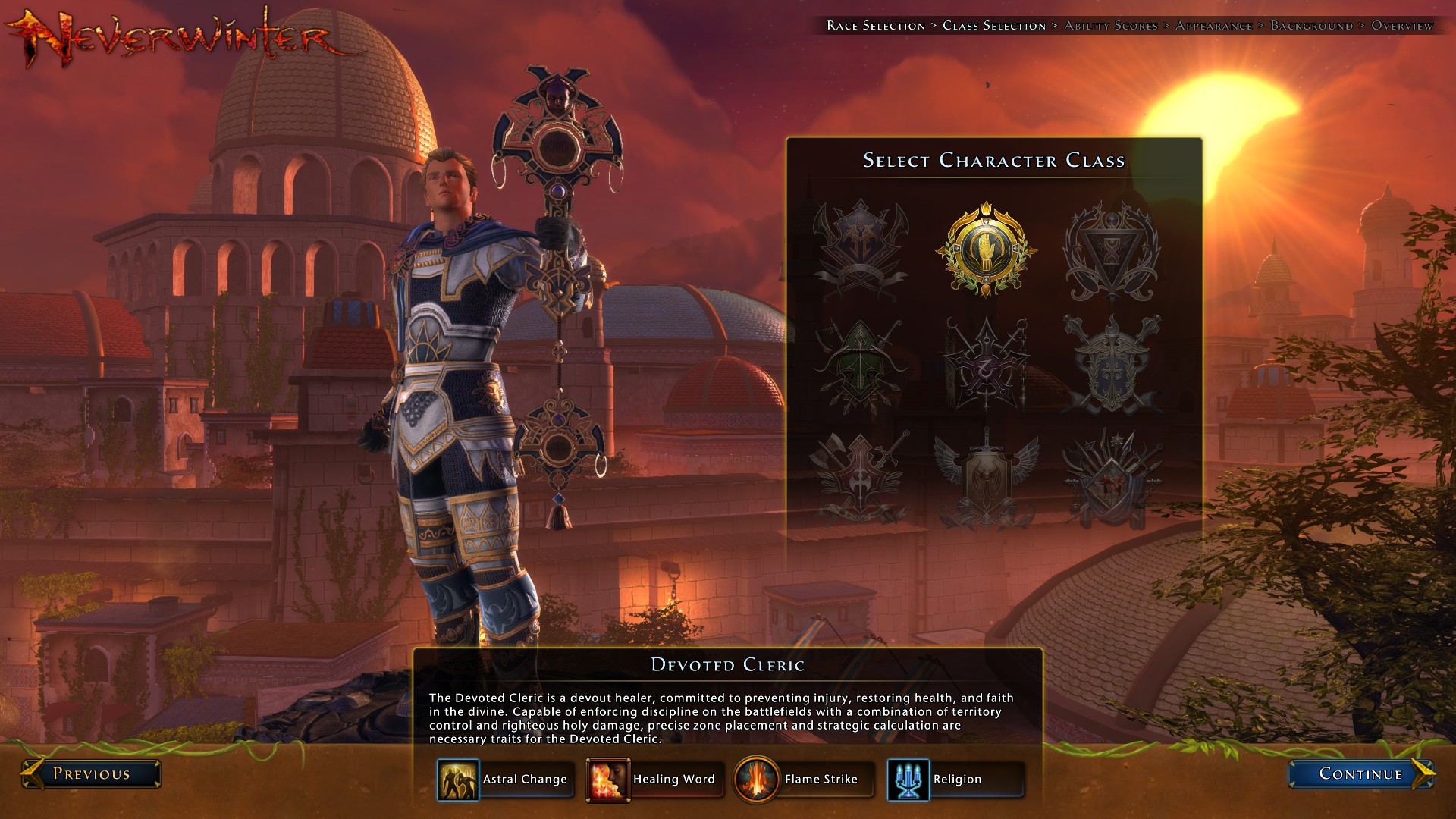Select the red crest with axe and sword
The image size is (1456, 819).
pyautogui.click(x=860, y=477)
